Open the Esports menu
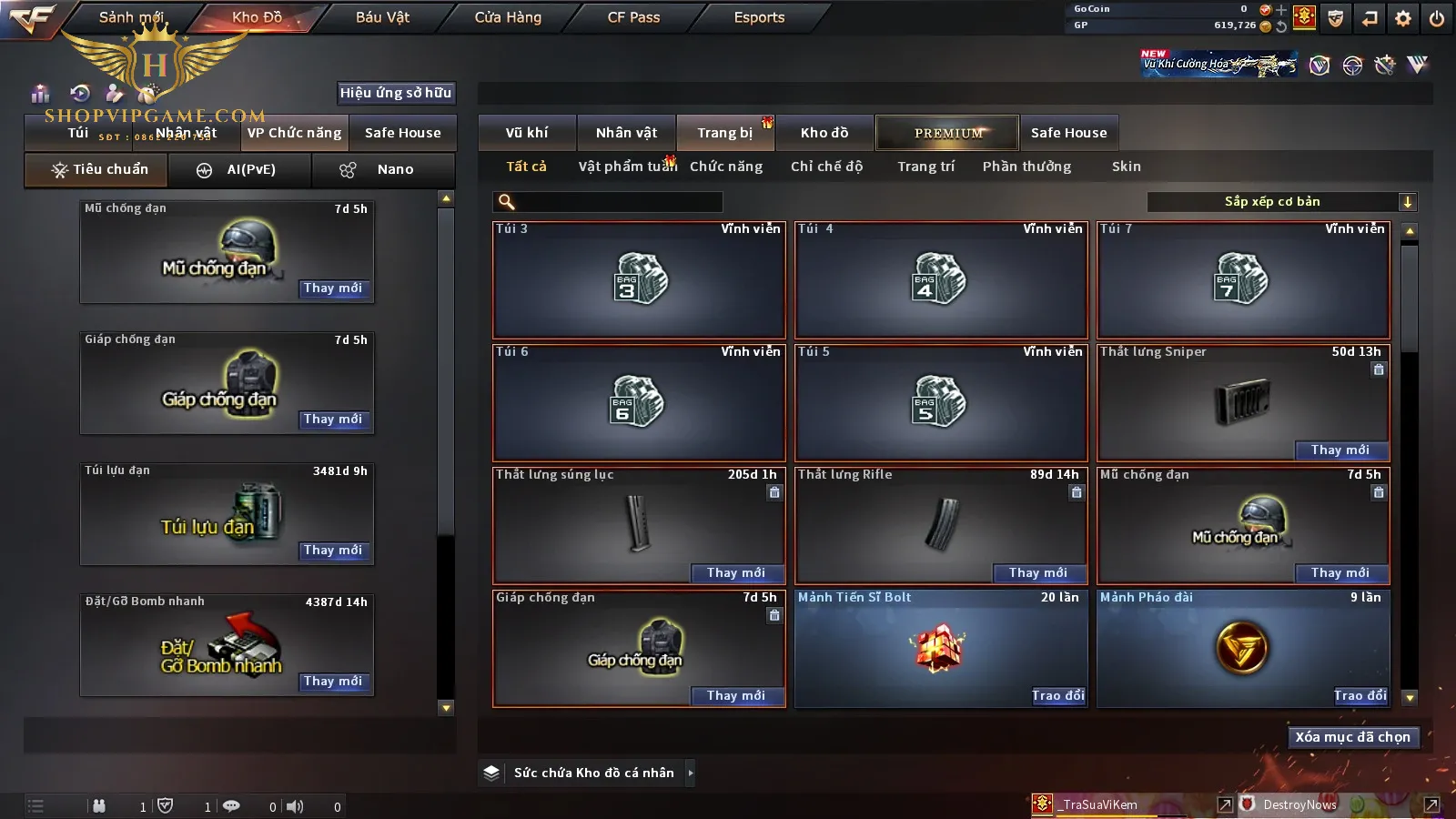The width and height of the screenshot is (1456, 819). coord(759,17)
